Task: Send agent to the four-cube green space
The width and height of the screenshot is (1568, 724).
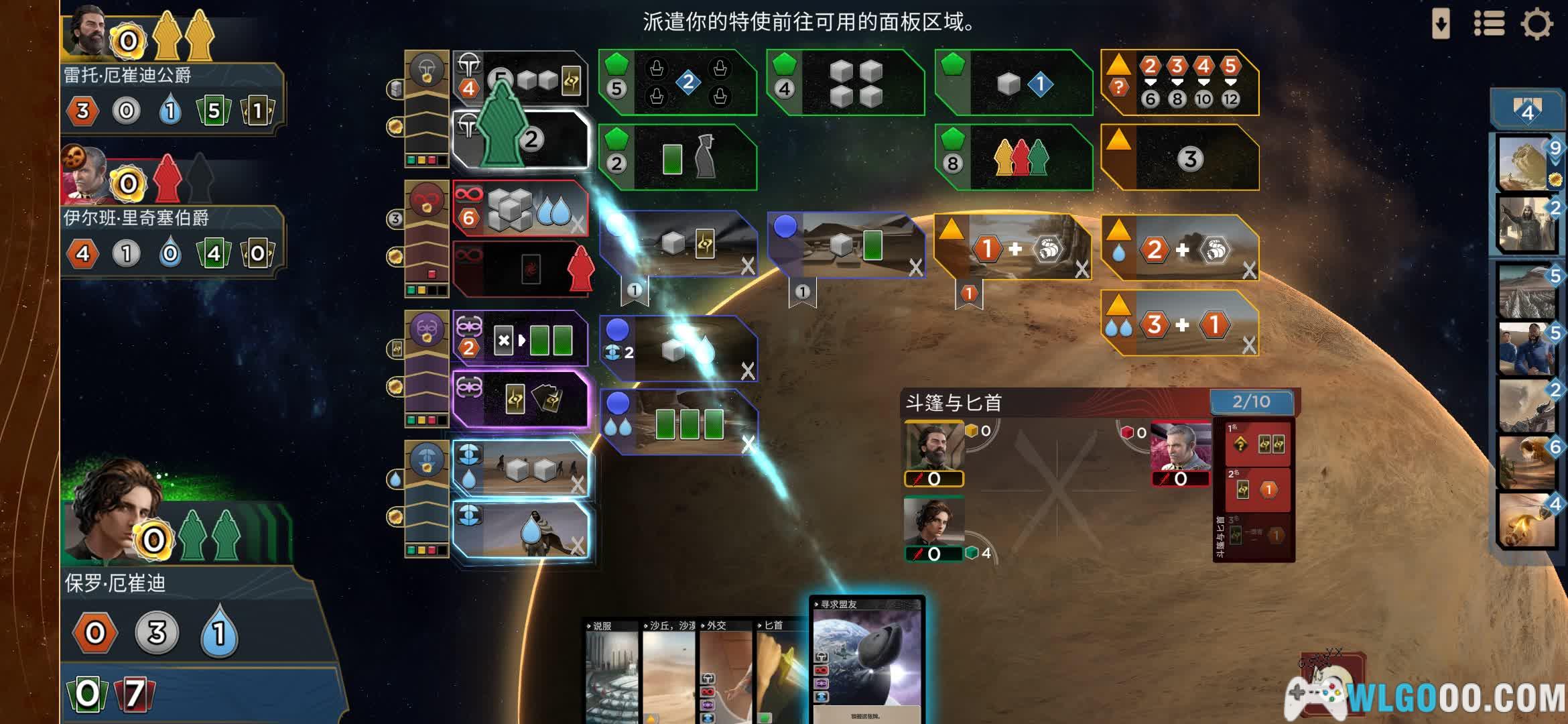Action: pos(847,83)
